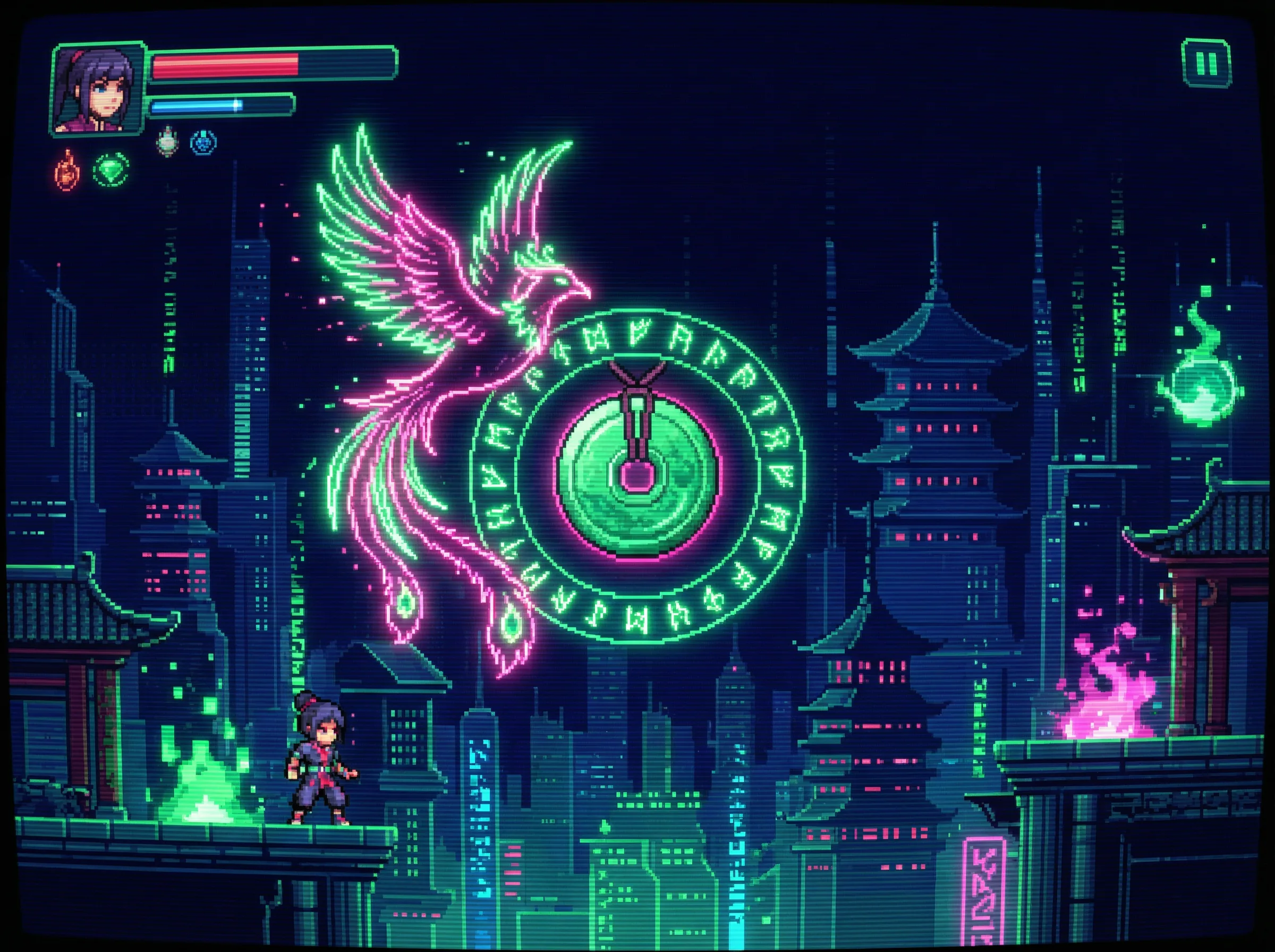Image resolution: width=1275 pixels, height=952 pixels.
Task: Open the heroine's character portrait
Action: [96, 88]
